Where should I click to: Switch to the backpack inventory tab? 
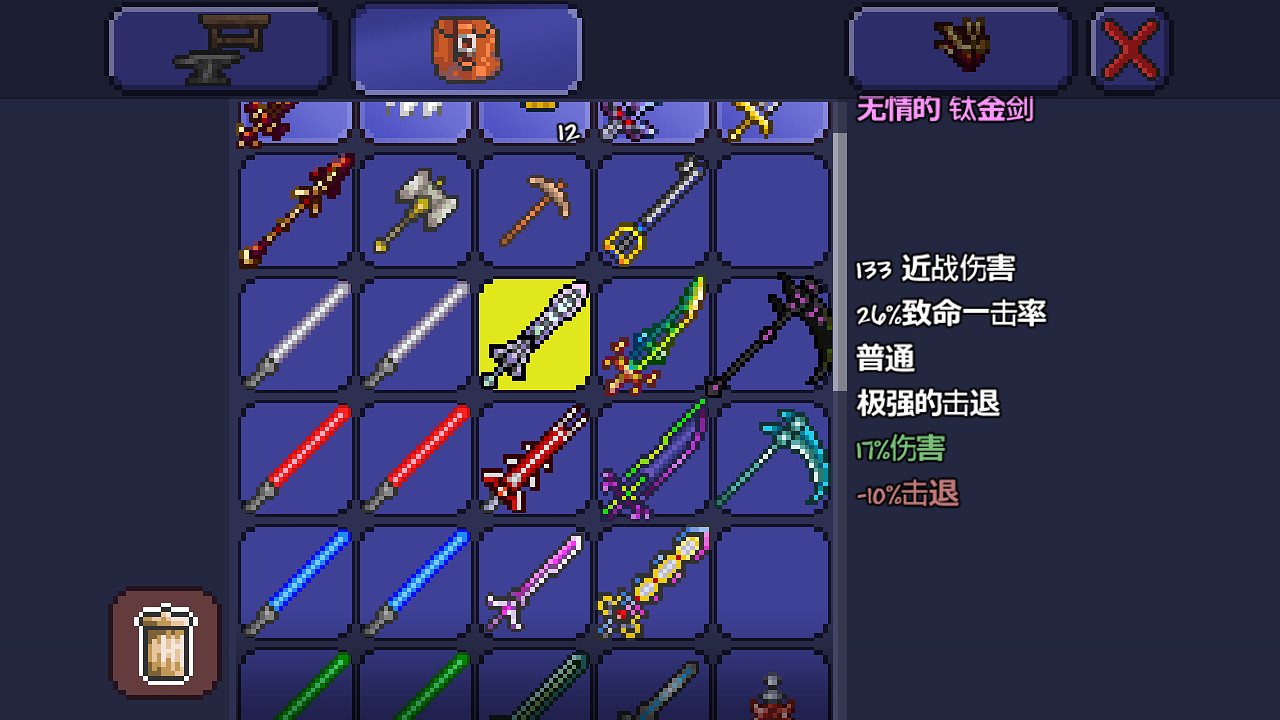click(x=466, y=46)
